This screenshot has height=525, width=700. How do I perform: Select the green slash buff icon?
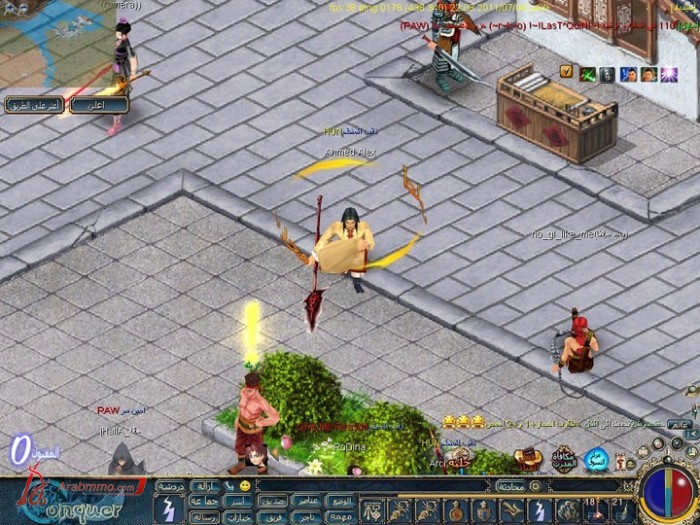[x=588, y=73]
